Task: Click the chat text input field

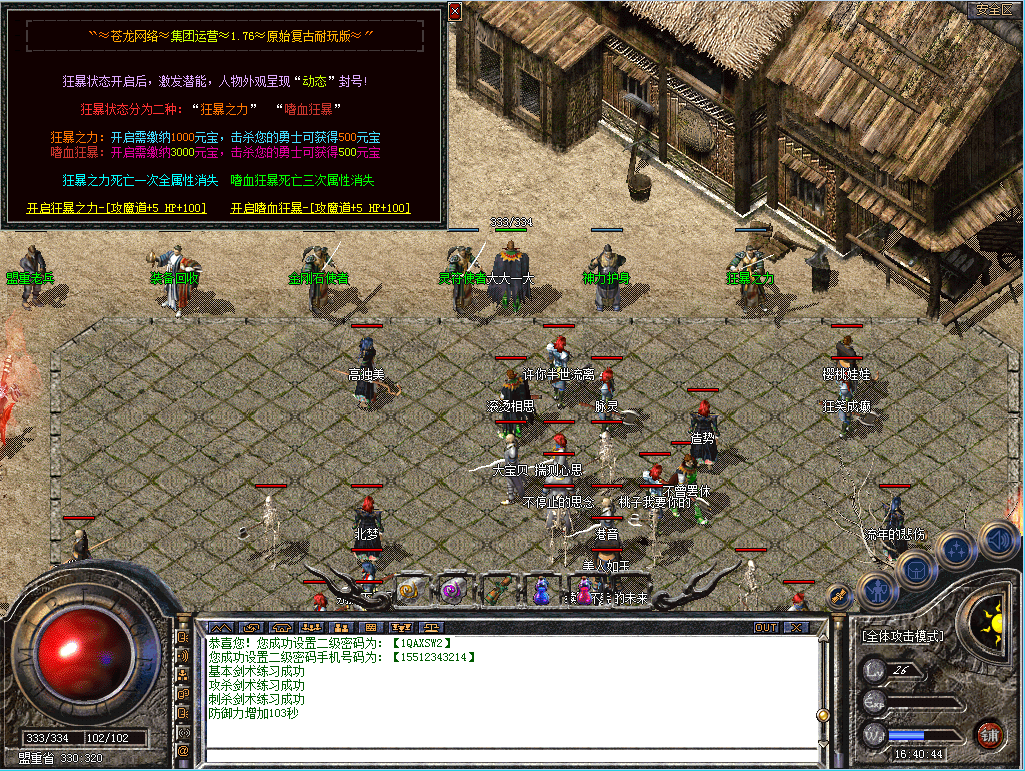Action: coord(510,755)
